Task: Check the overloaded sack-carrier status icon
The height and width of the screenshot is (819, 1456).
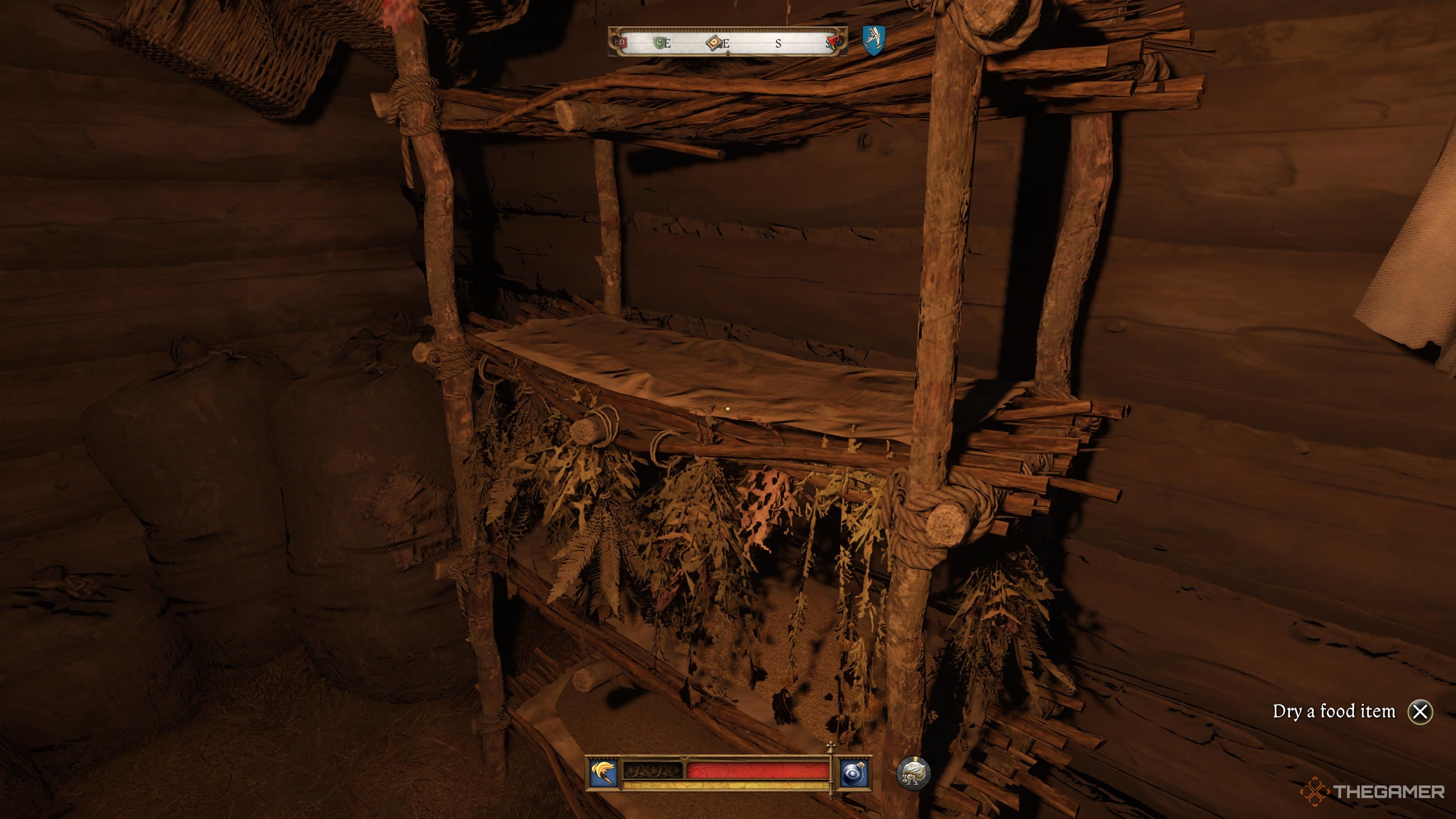Action: click(913, 774)
